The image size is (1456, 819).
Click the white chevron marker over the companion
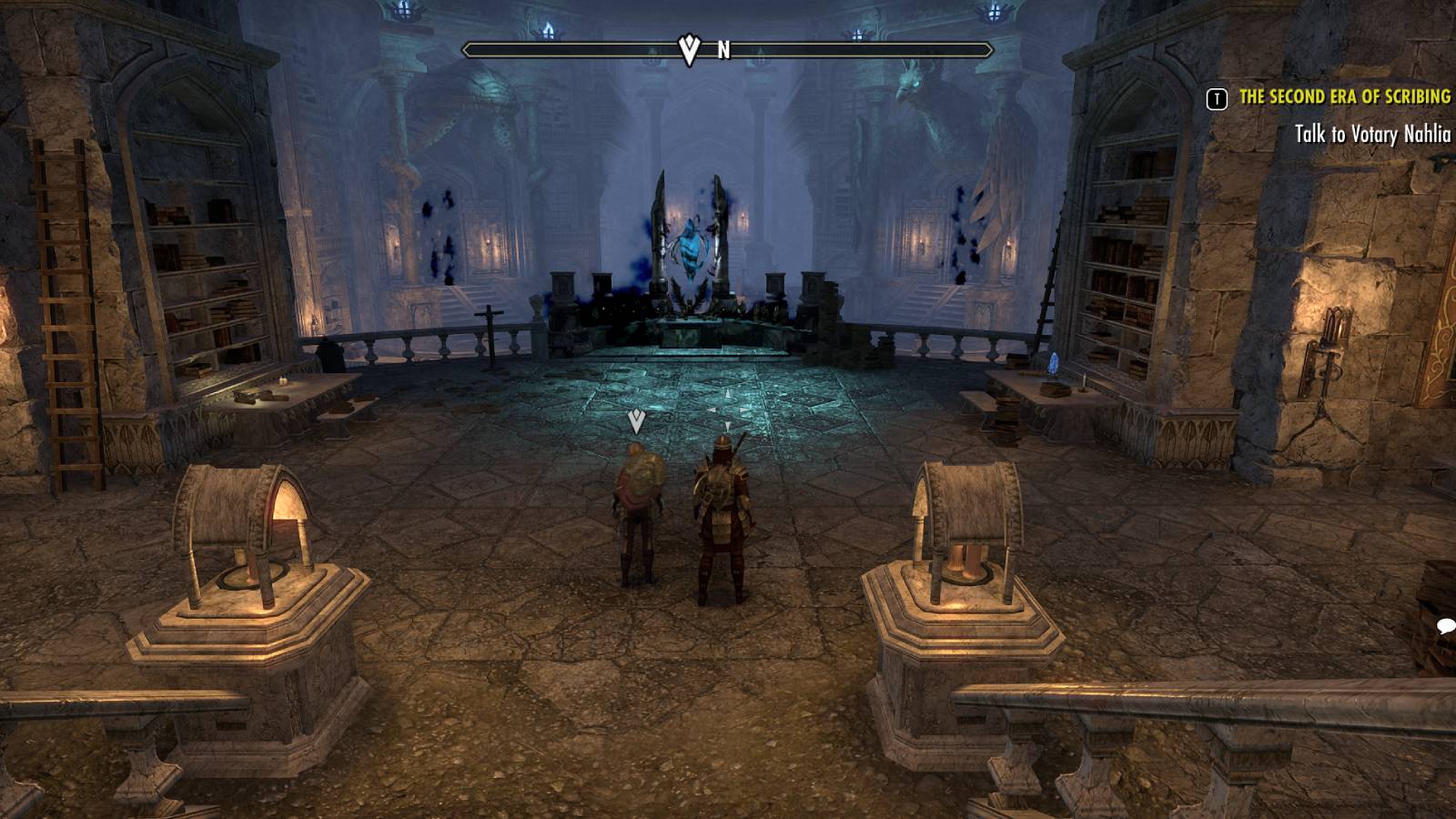coord(634,420)
